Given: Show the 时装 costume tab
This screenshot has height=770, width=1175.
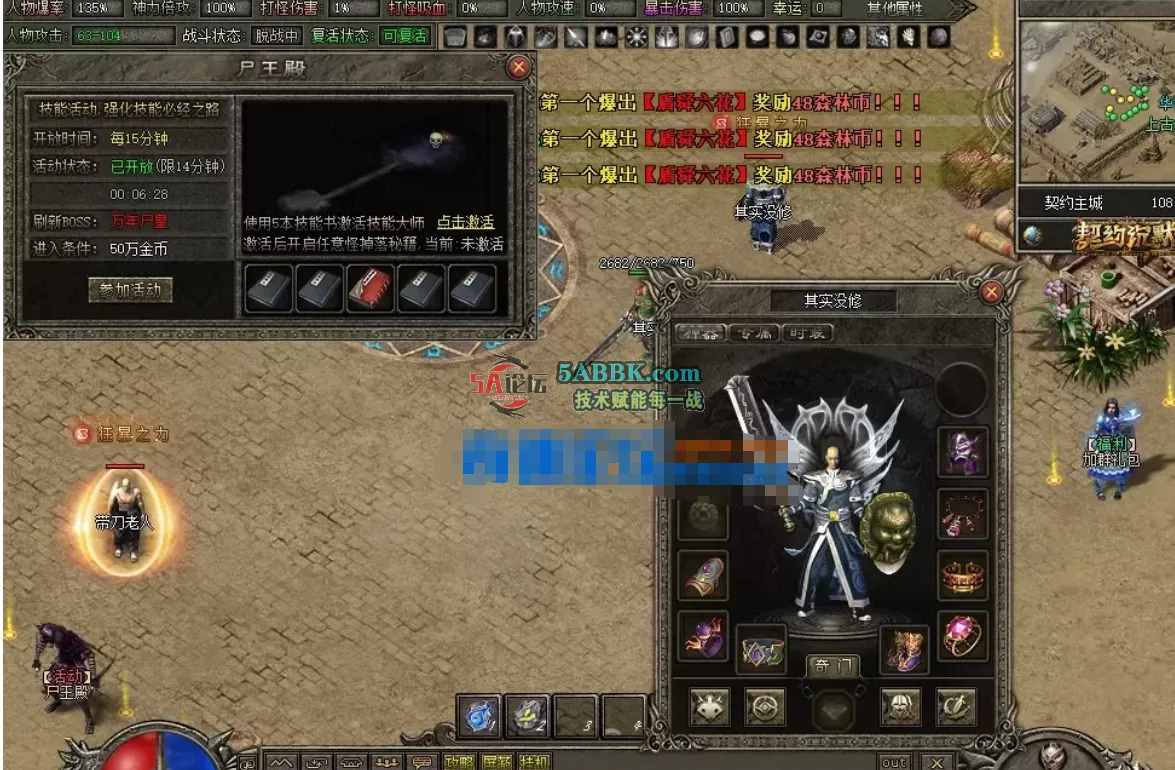Looking at the screenshot, I should click(x=806, y=333).
